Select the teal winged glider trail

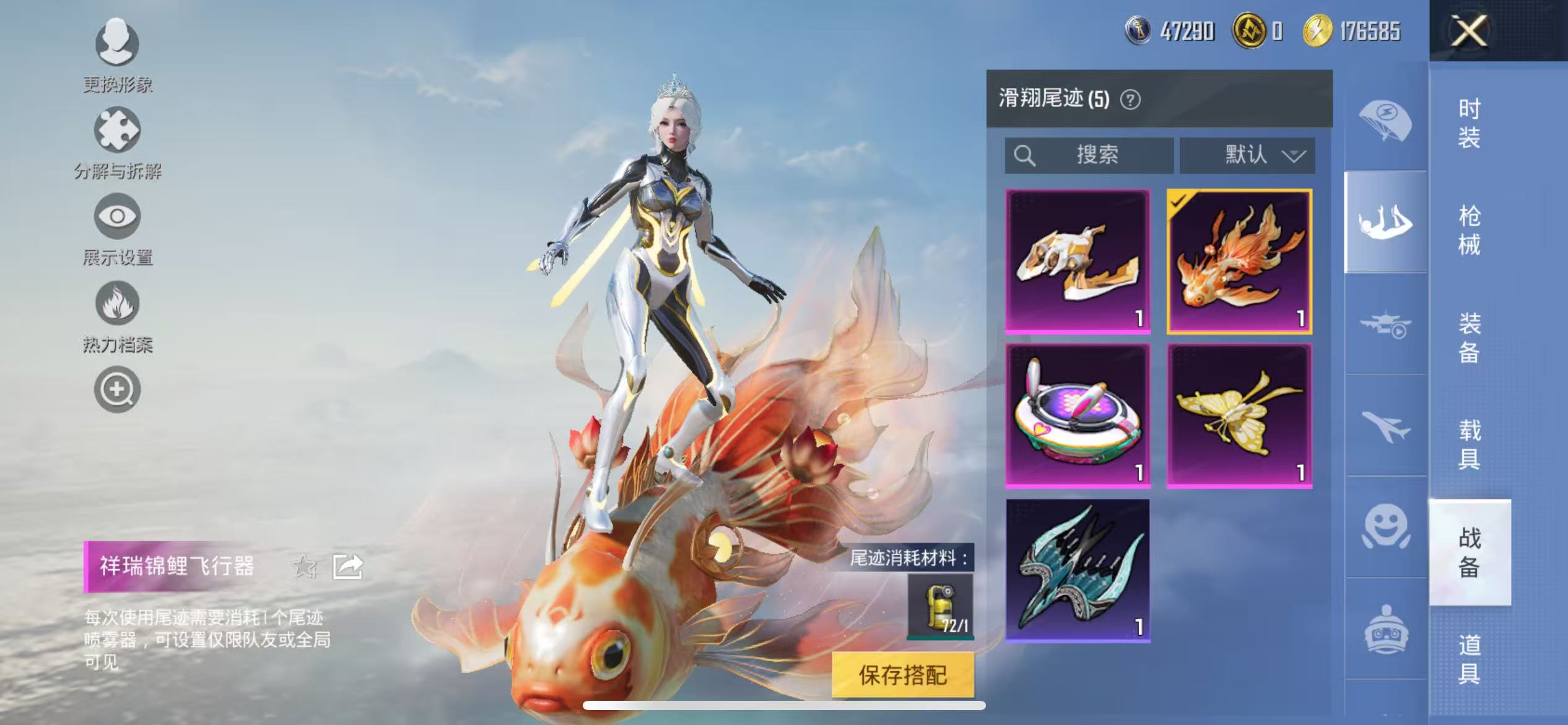coord(1078,570)
